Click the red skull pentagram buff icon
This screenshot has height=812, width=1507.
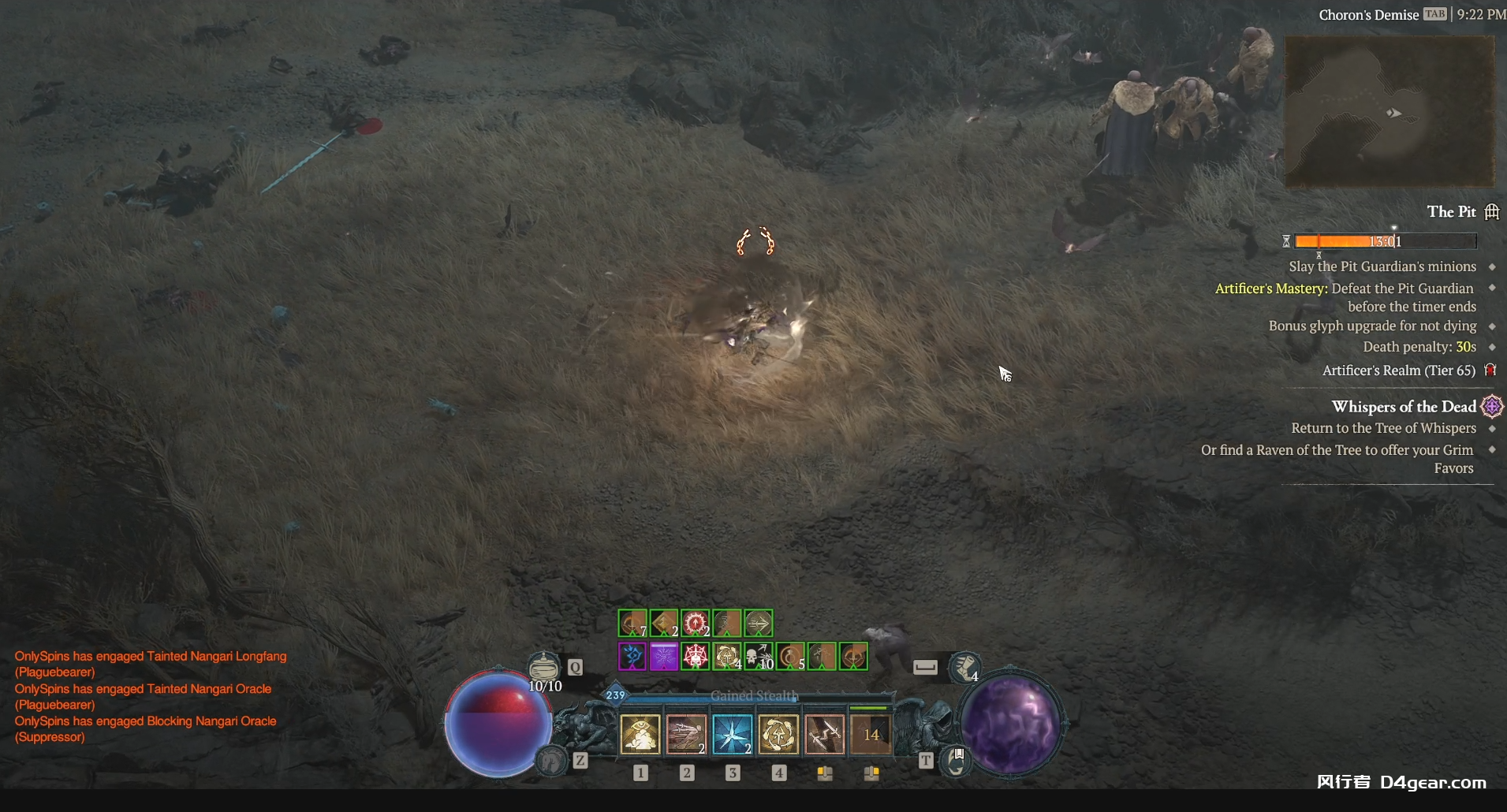pyautogui.click(x=696, y=656)
